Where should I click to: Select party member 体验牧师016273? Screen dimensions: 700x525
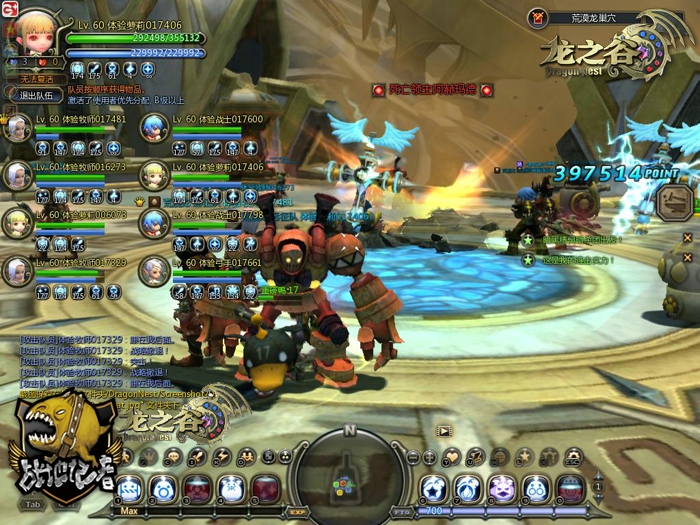(19, 175)
